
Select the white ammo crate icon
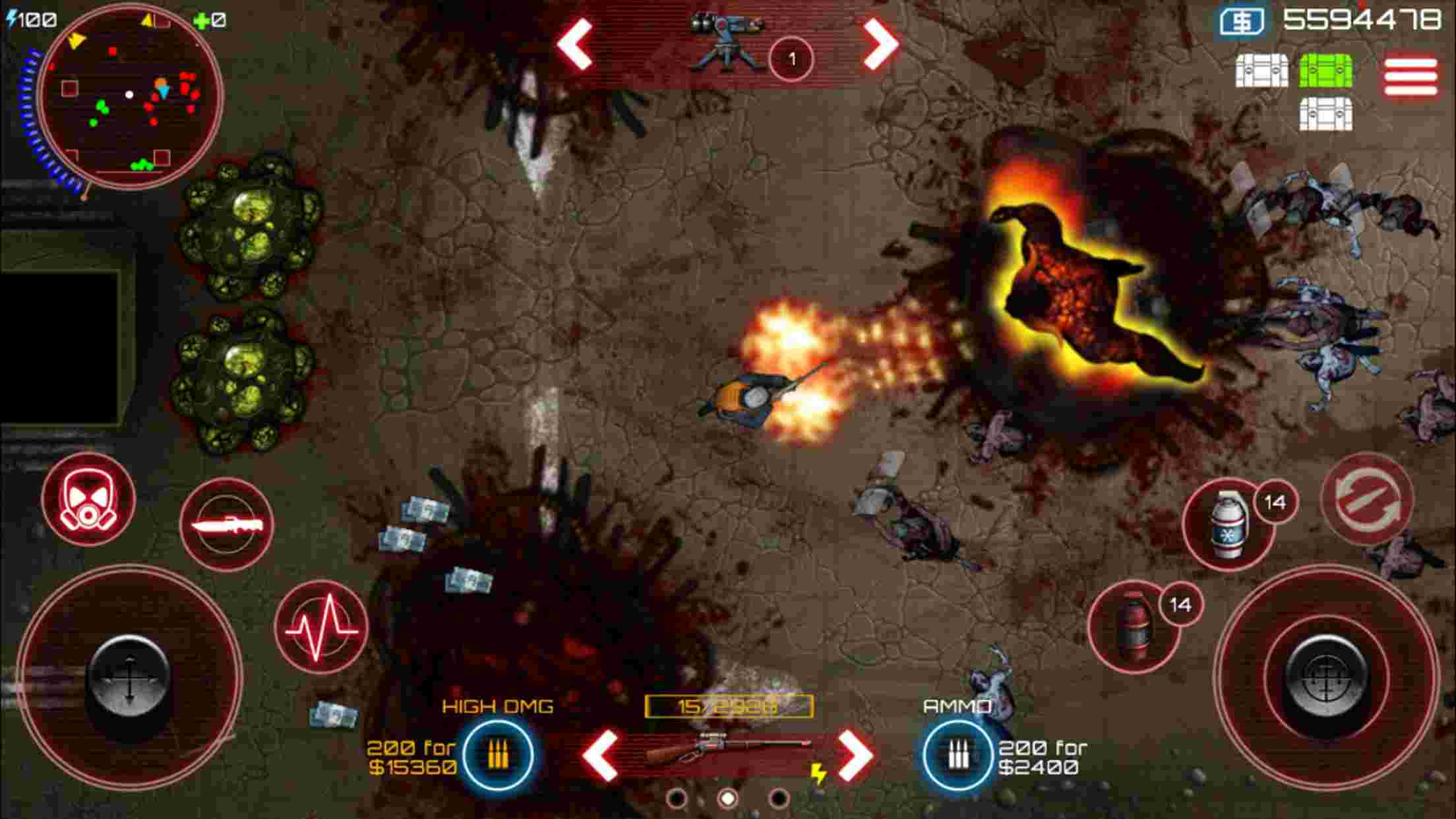[x=1261, y=71]
